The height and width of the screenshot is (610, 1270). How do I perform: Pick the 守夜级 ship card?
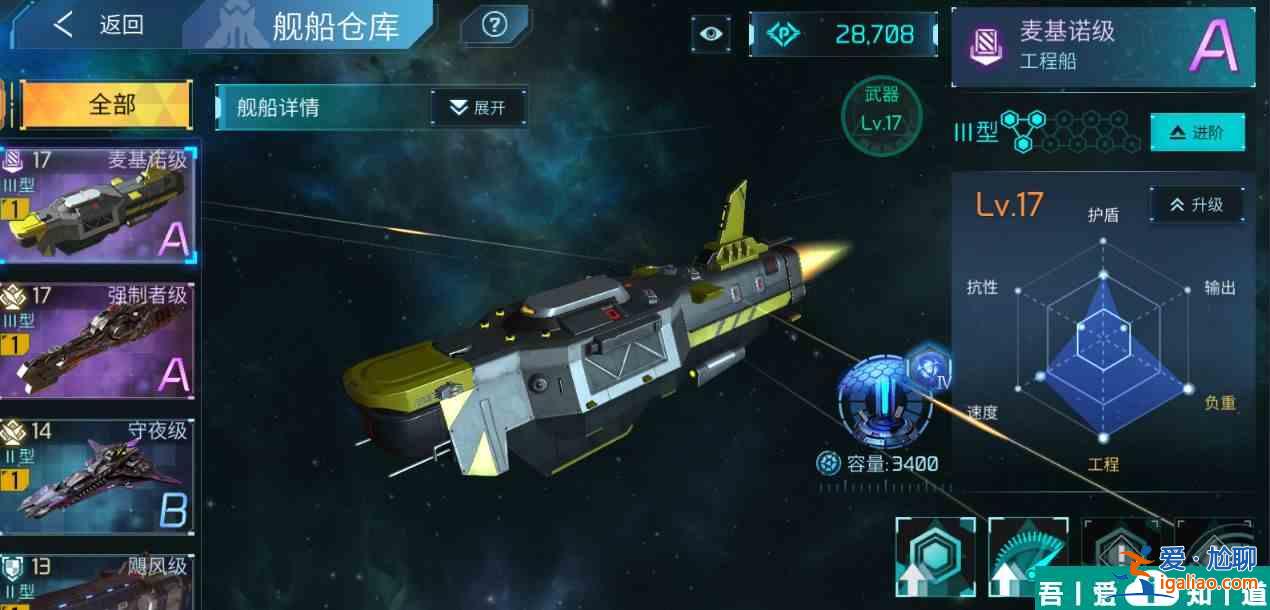point(98,475)
